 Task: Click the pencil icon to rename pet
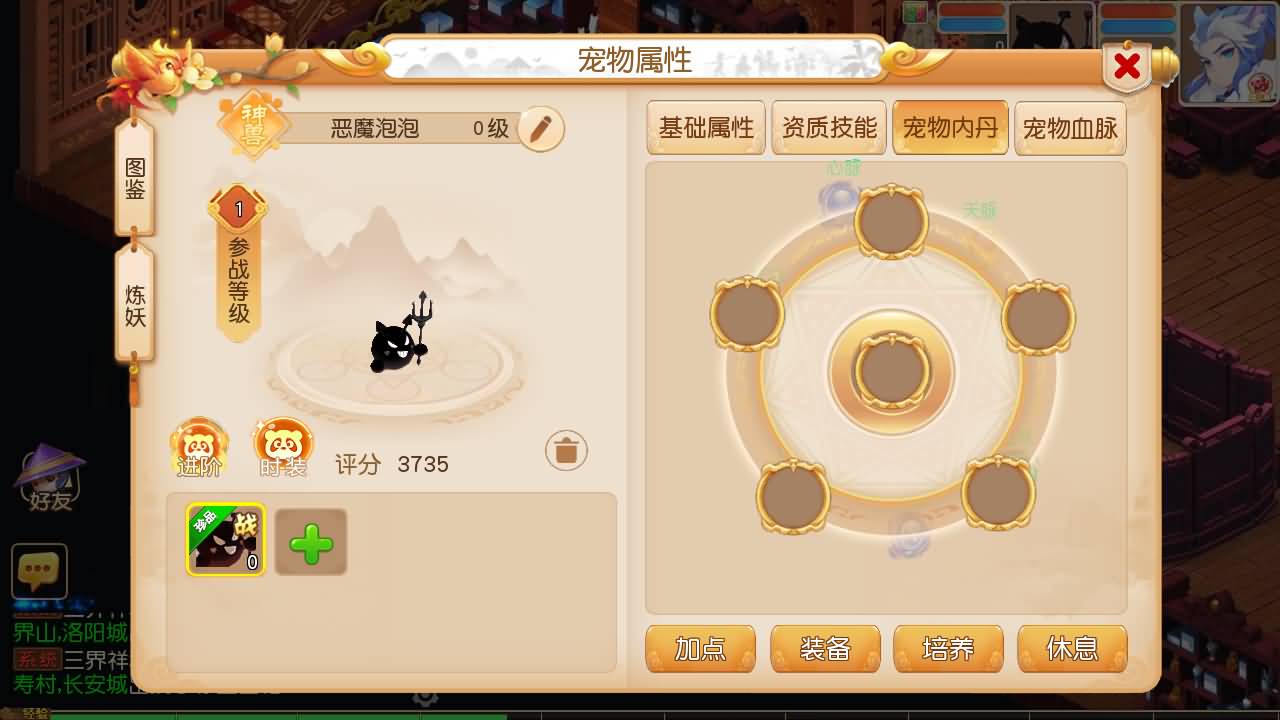pyautogui.click(x=540, y=129)
